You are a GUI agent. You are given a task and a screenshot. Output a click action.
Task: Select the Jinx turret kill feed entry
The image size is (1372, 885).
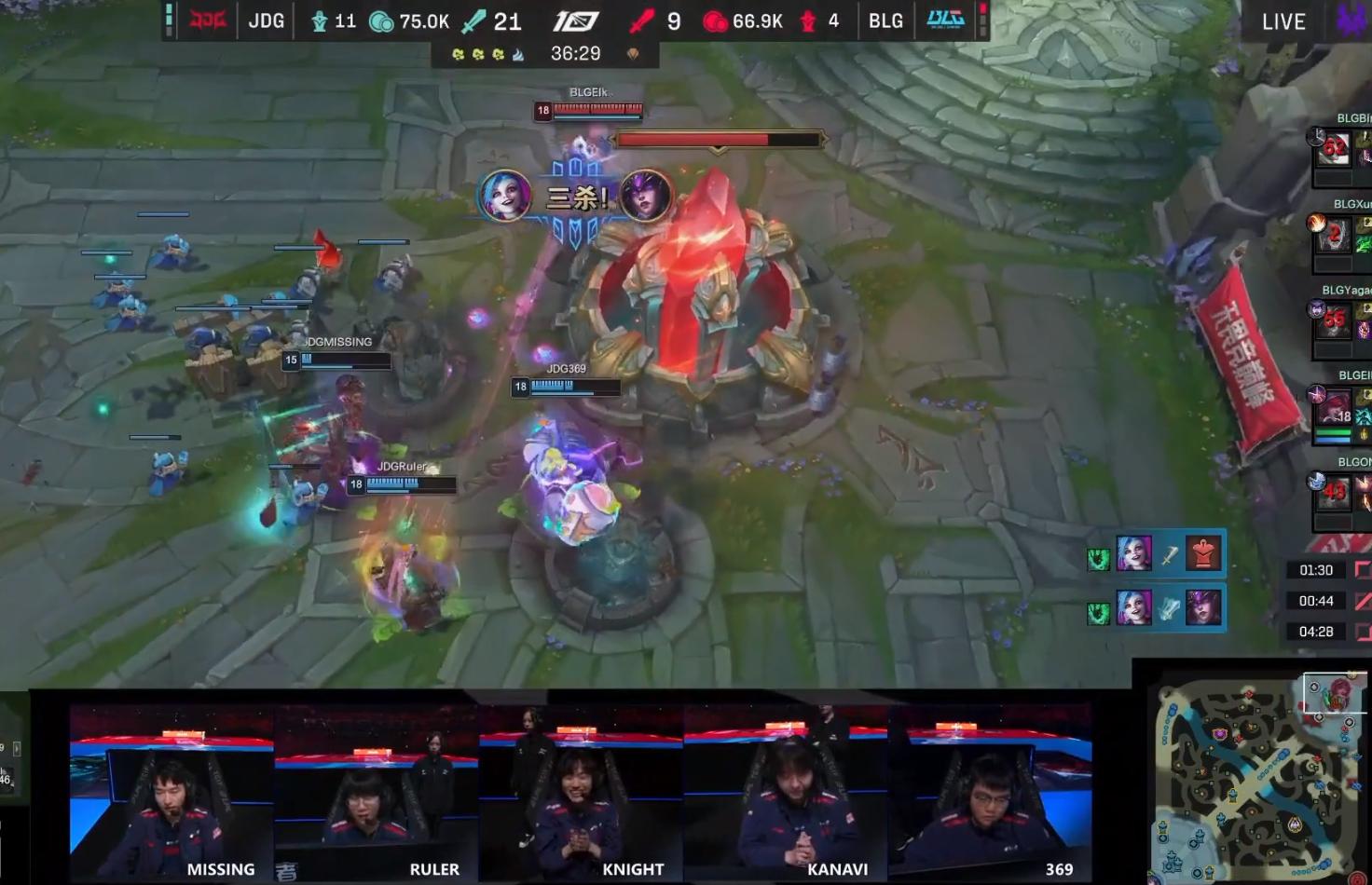coord(1156,555)
